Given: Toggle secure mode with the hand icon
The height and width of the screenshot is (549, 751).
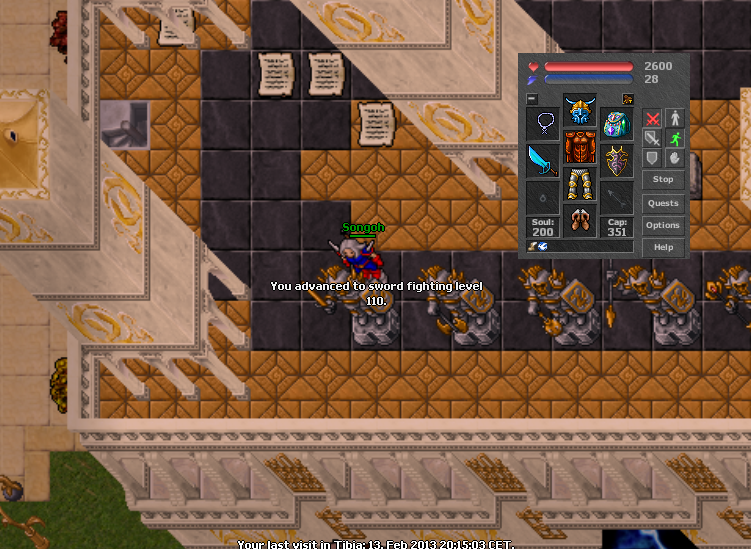Looking at the screenshot, I should [675, 158].
